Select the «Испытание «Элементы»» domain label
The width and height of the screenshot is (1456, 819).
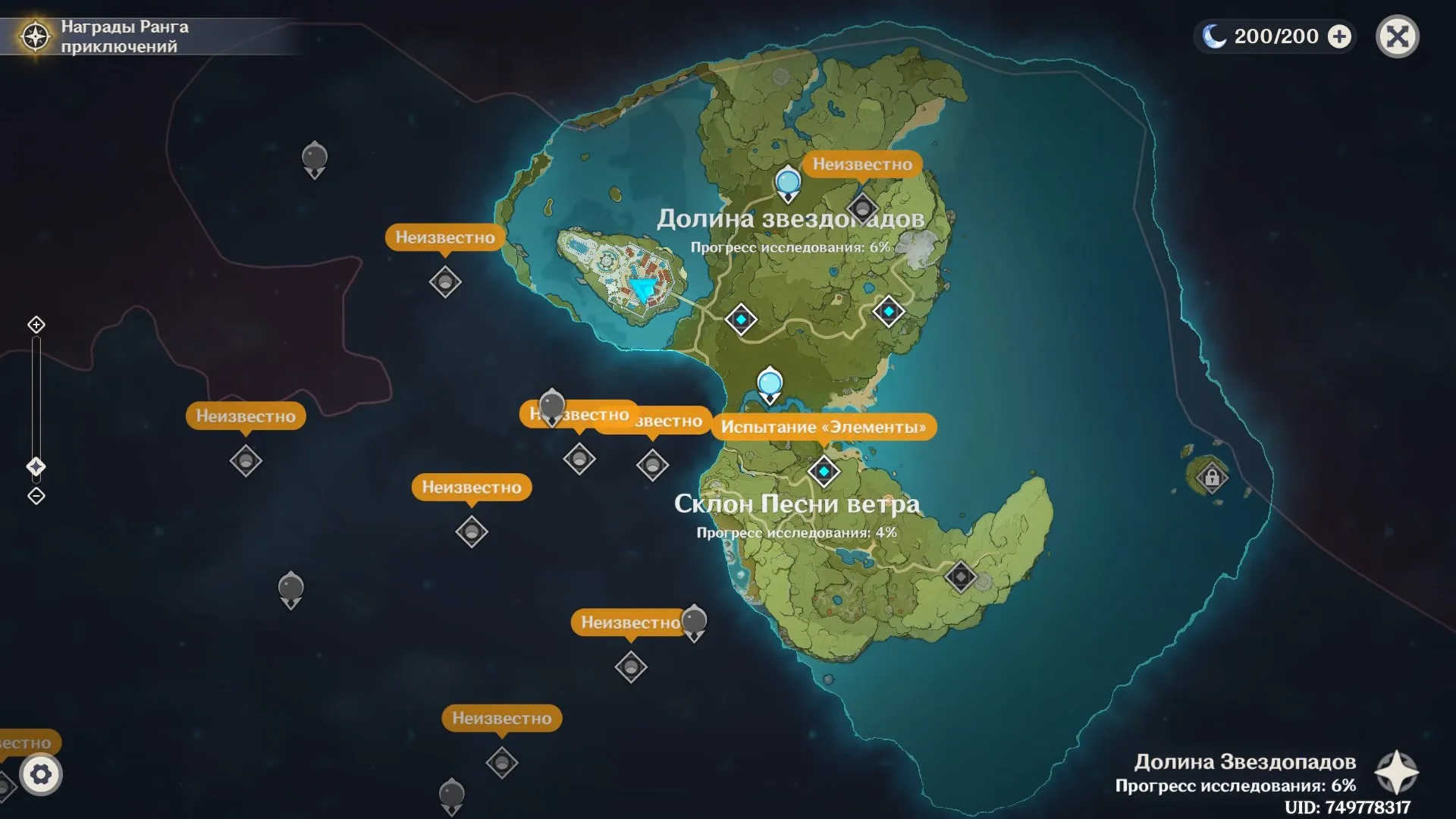824,427
